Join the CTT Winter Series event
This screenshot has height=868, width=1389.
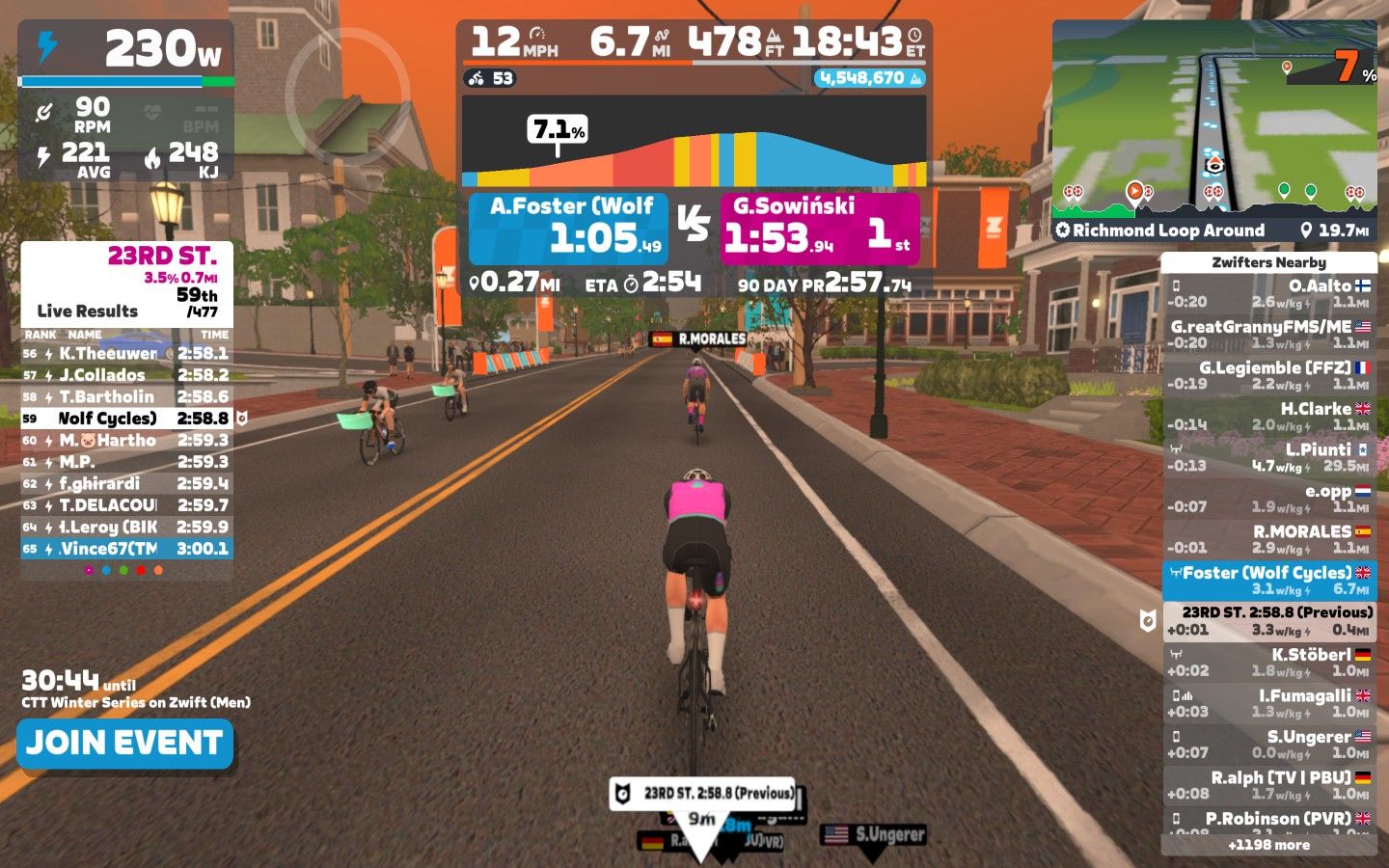click(125, 744)
